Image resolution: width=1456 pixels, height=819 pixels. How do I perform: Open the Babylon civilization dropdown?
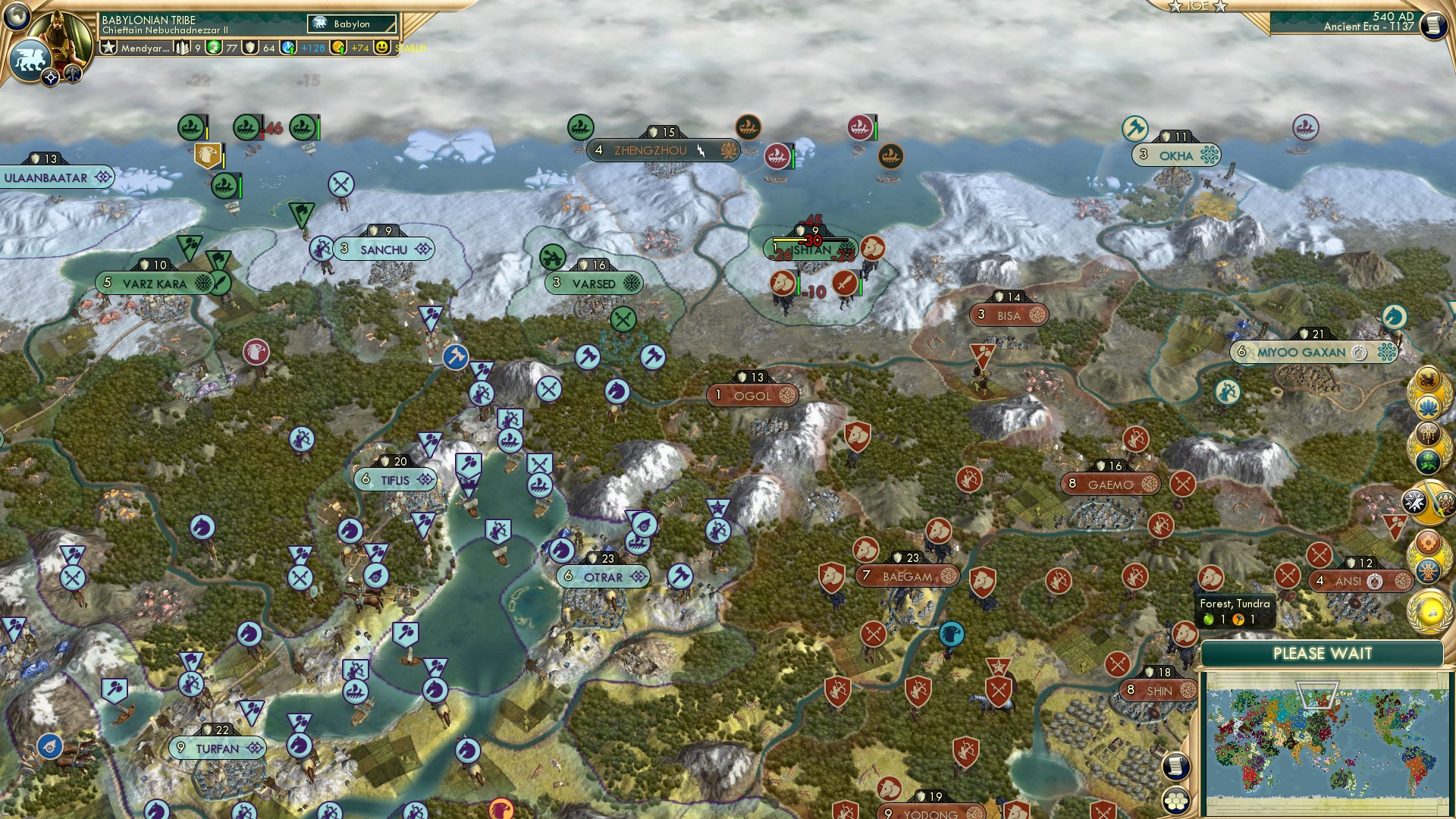(x=351, y=24)
